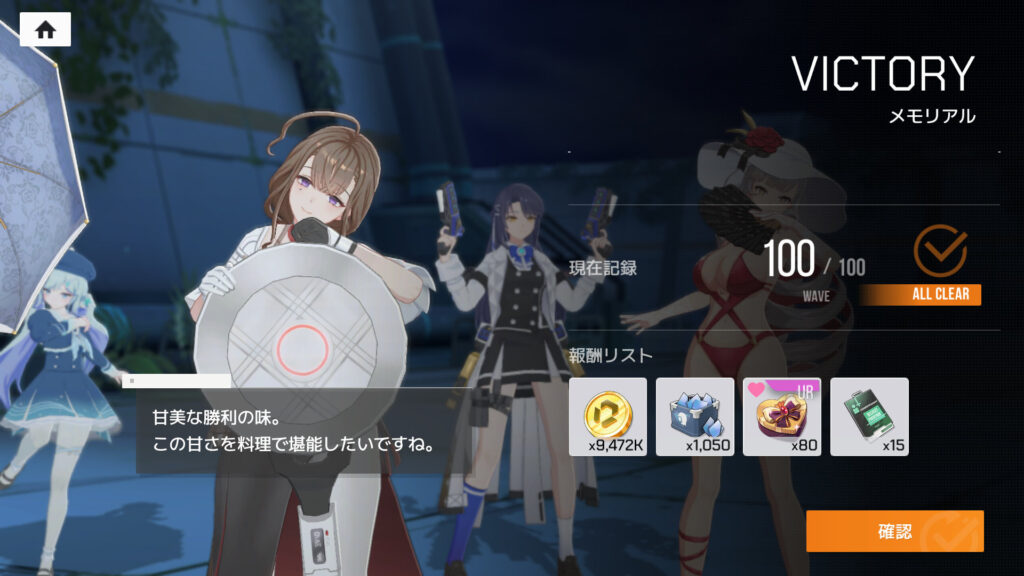Select the gold coin reward x9,472K
Screen dimensions: 1024x576
coord(608,416)
